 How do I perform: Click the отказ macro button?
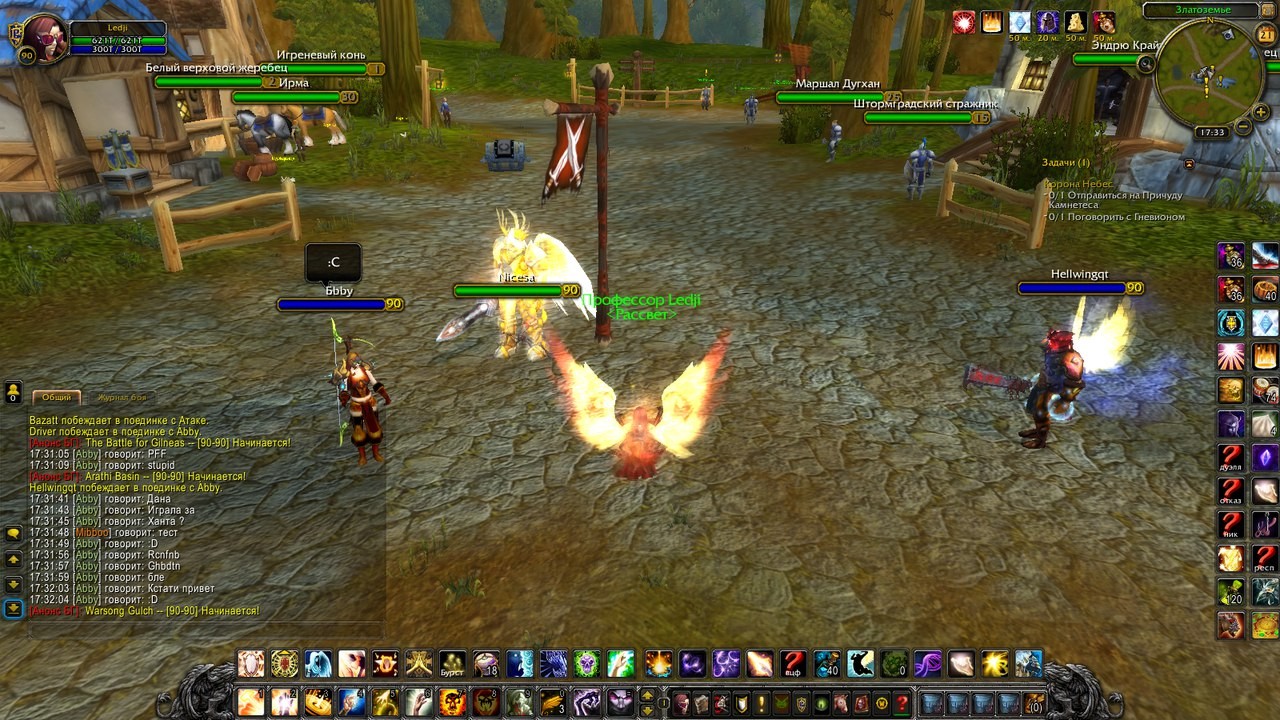point(1230,491)
